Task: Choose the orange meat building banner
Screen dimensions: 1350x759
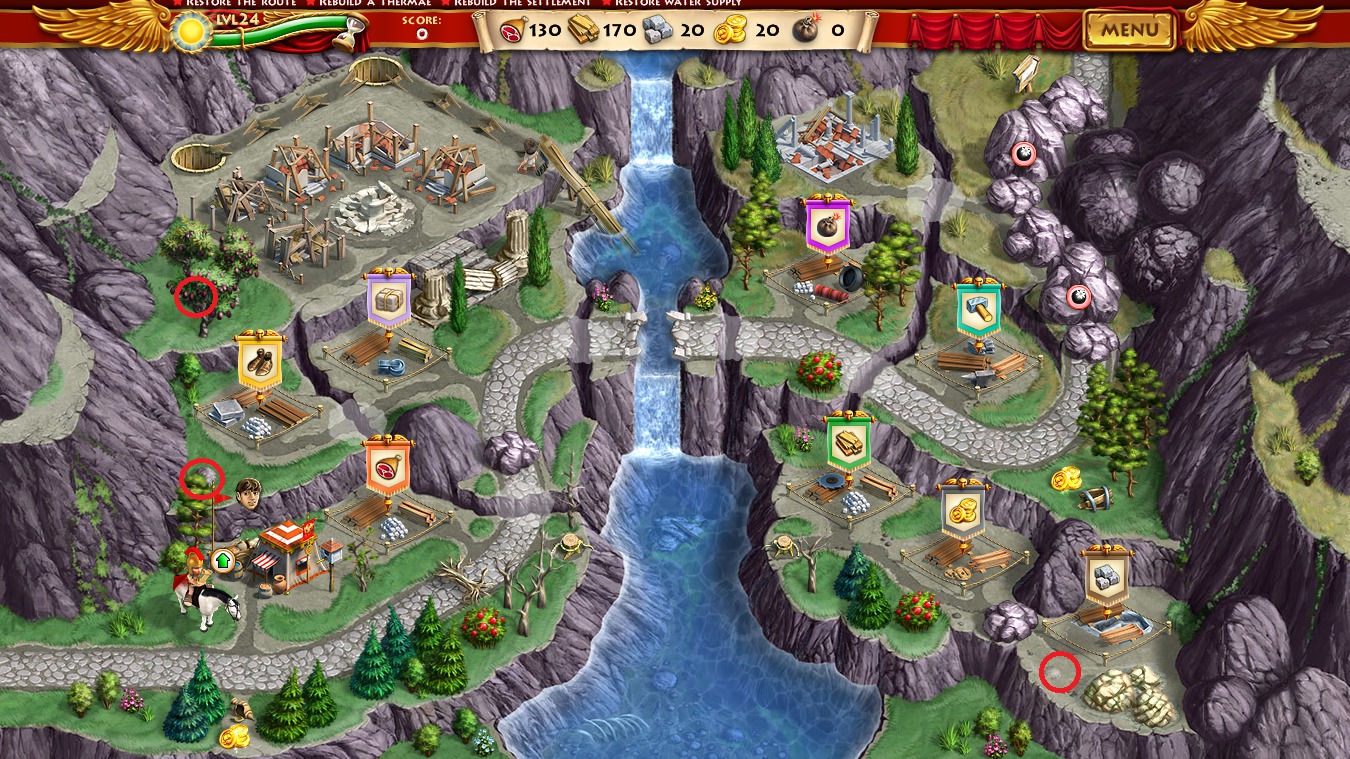Action: pyautogui.click(x=387, y=467)
